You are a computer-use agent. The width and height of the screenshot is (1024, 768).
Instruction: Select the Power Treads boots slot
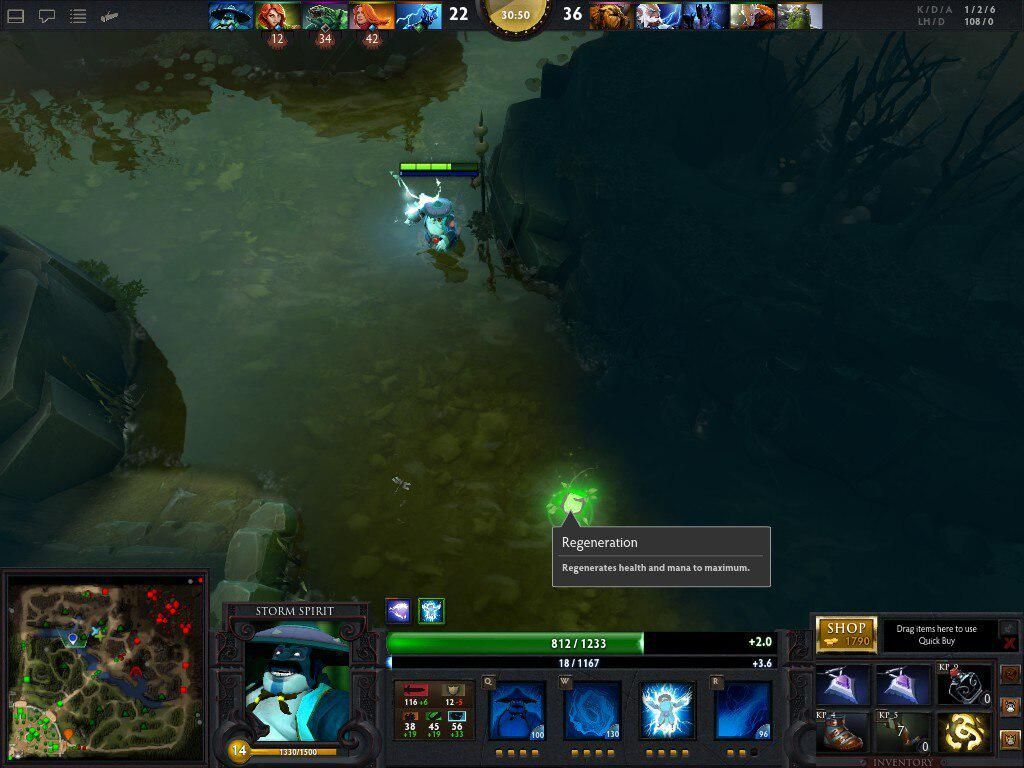tap(842, 733)
